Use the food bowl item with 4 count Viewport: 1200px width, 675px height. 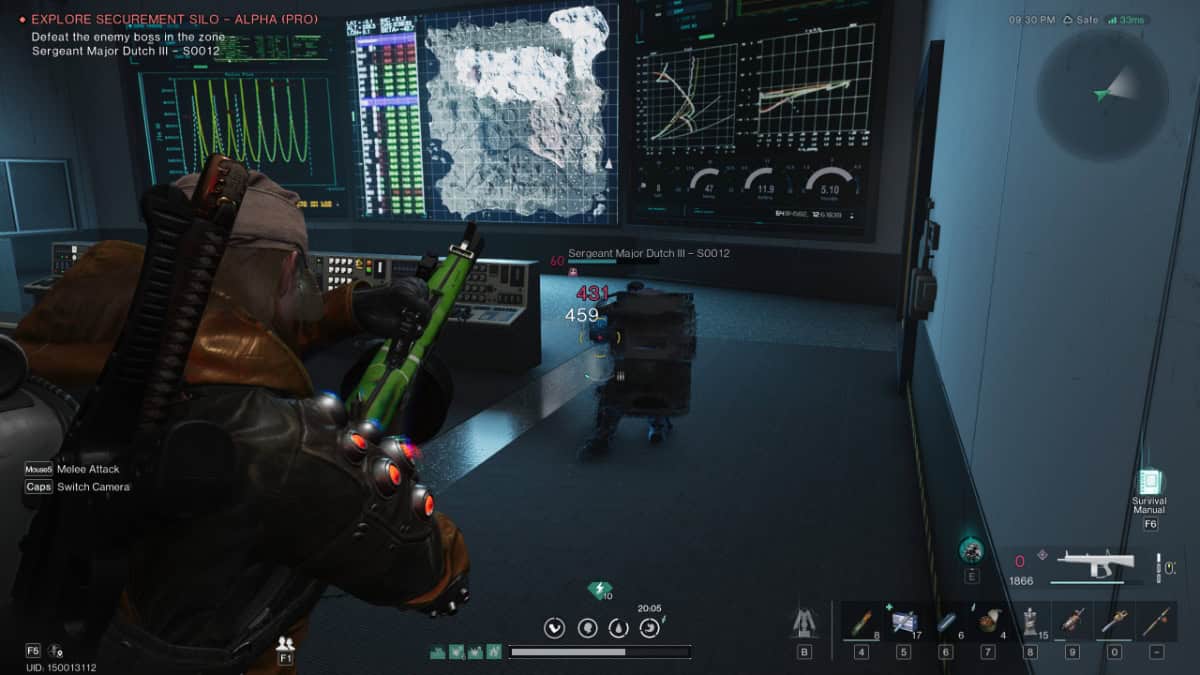[x=988, y=622]
